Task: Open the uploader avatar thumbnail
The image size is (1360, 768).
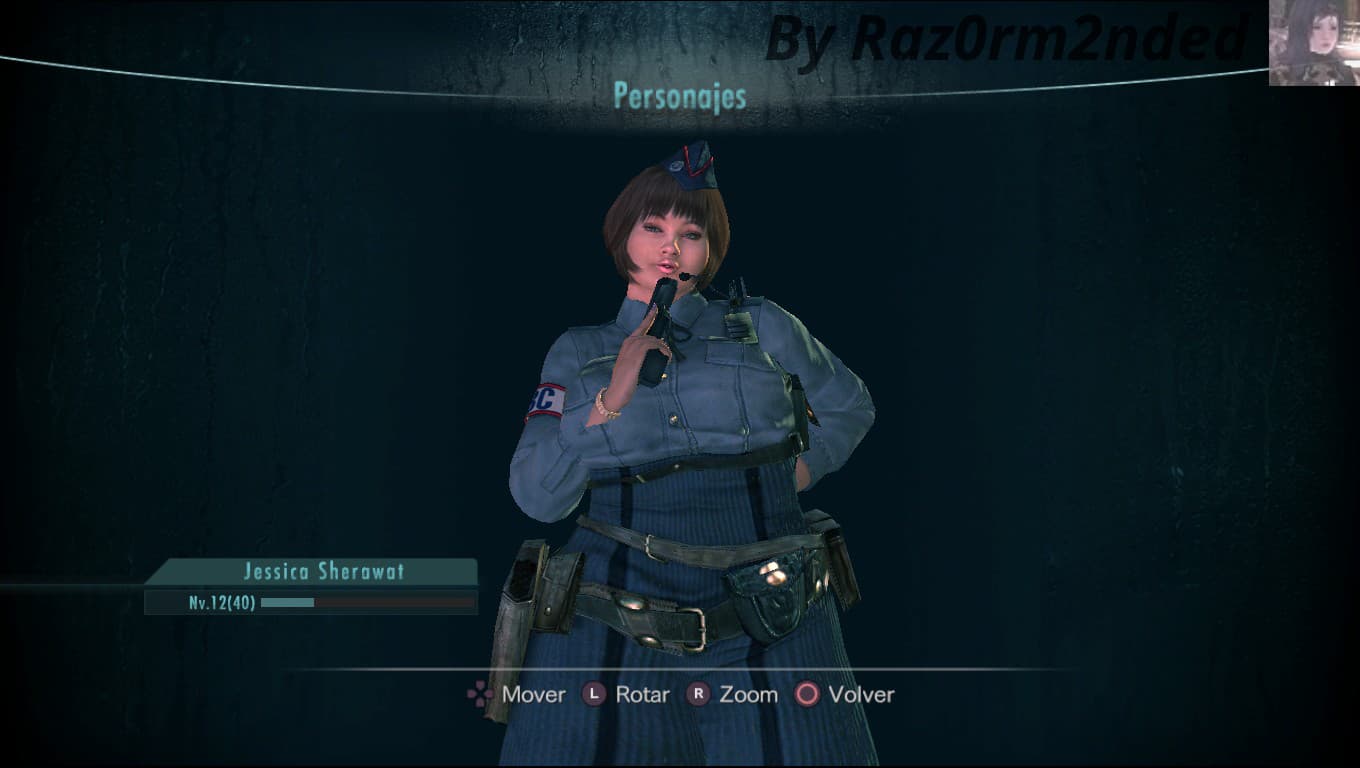Action: [x=1314, y=43]
